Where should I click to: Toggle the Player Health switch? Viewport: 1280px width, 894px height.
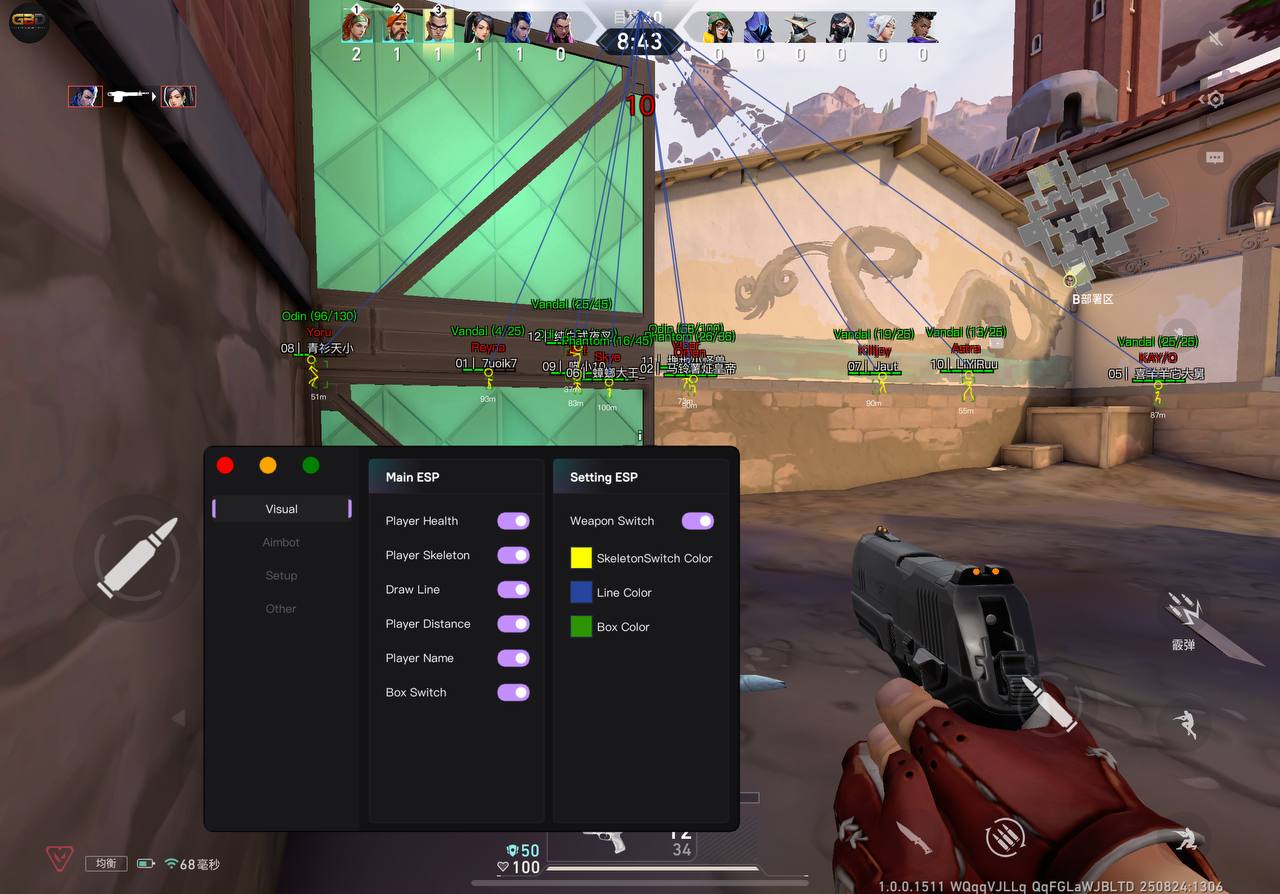click(513, 521)
